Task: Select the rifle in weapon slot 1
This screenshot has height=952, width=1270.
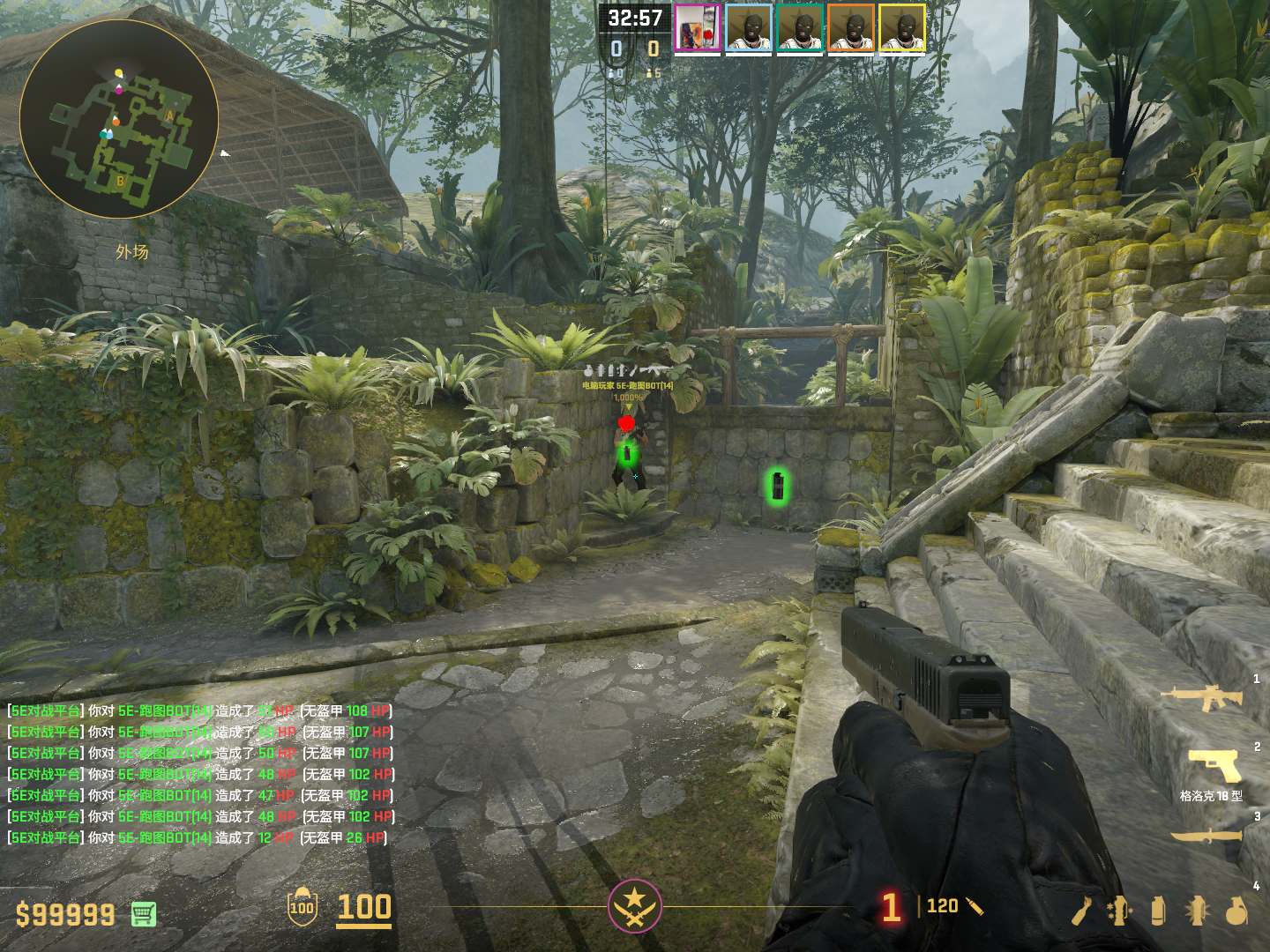Action: 1201,697
